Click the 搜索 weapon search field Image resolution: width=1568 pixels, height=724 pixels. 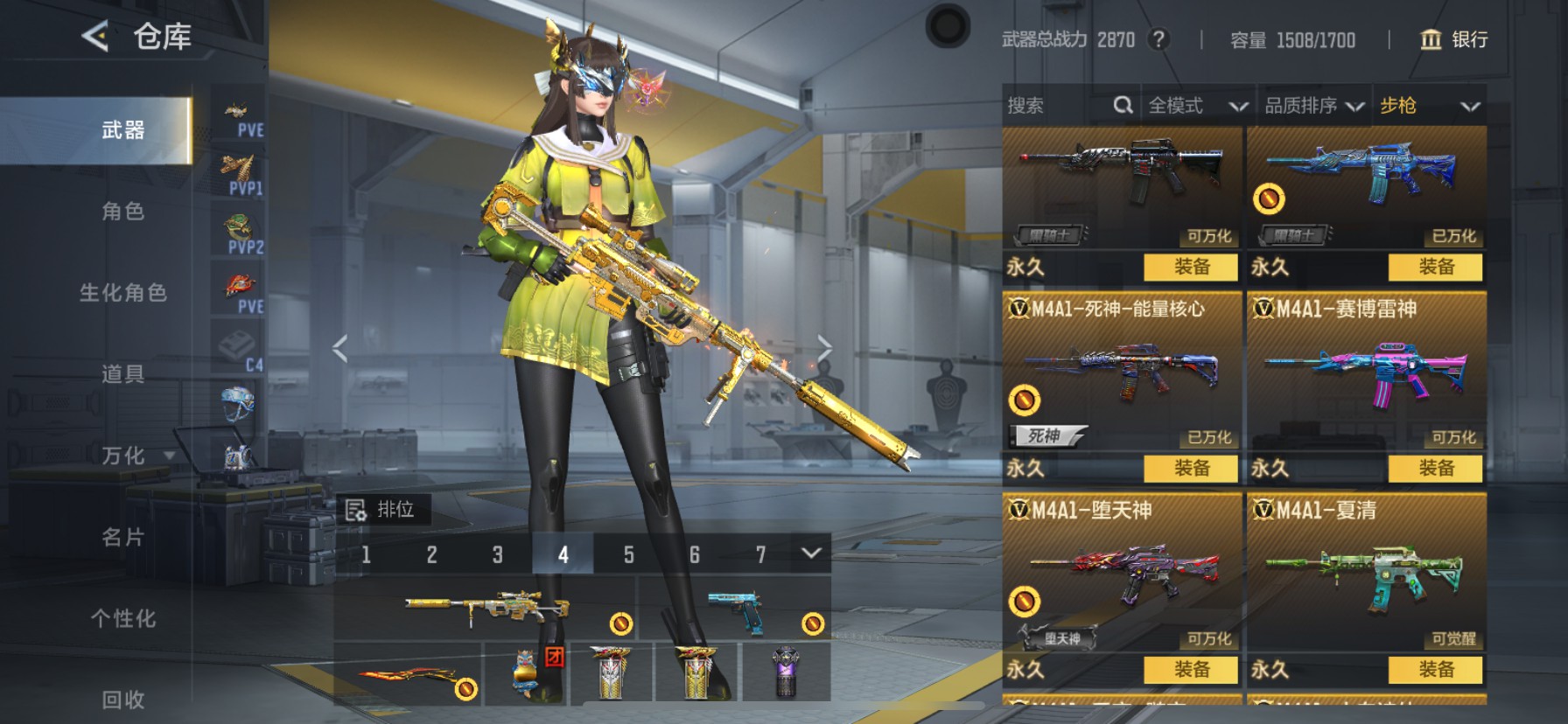(1057, 106)
